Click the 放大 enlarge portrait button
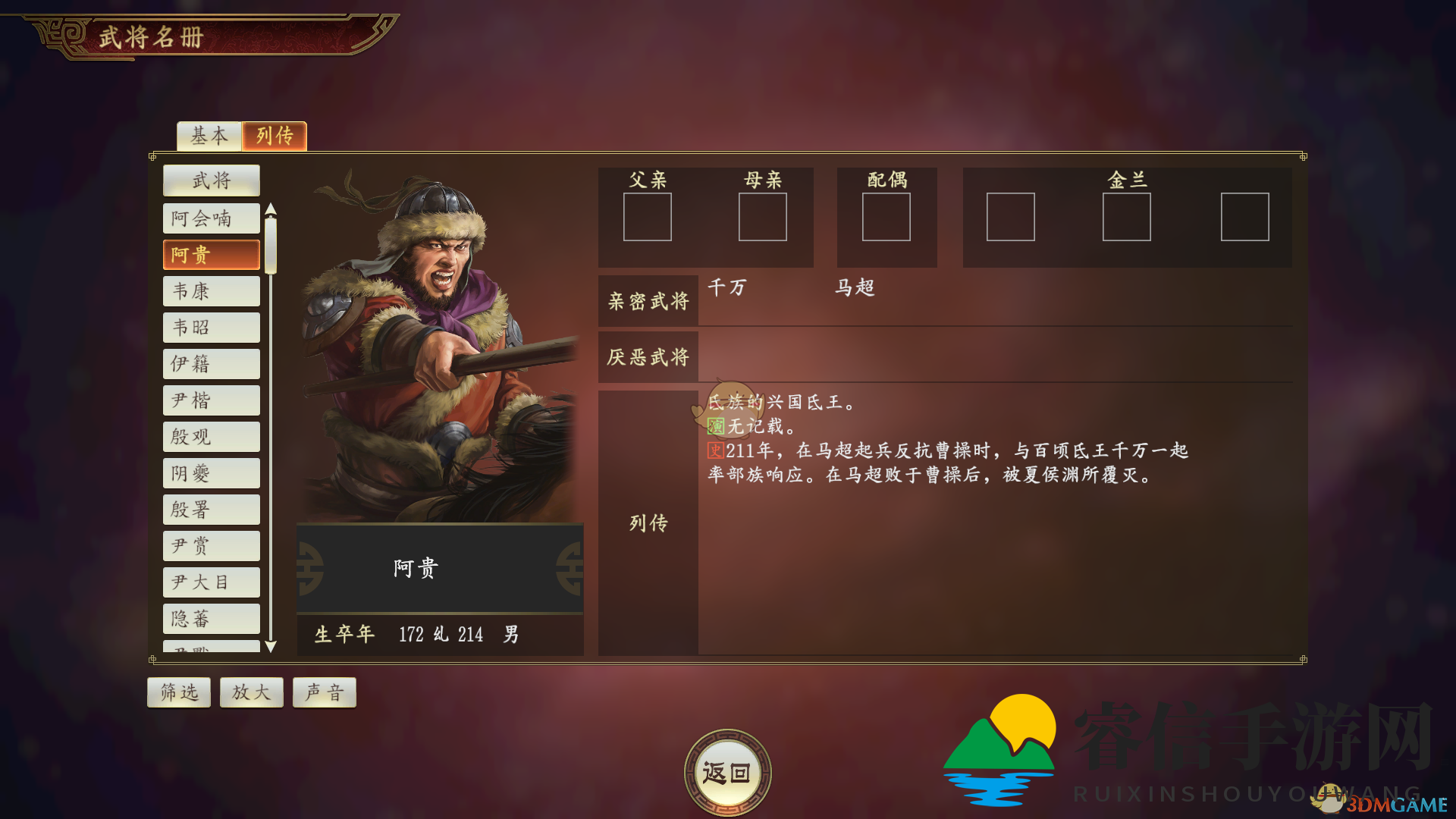The image size is (1456, 819). tap(251, 692)
